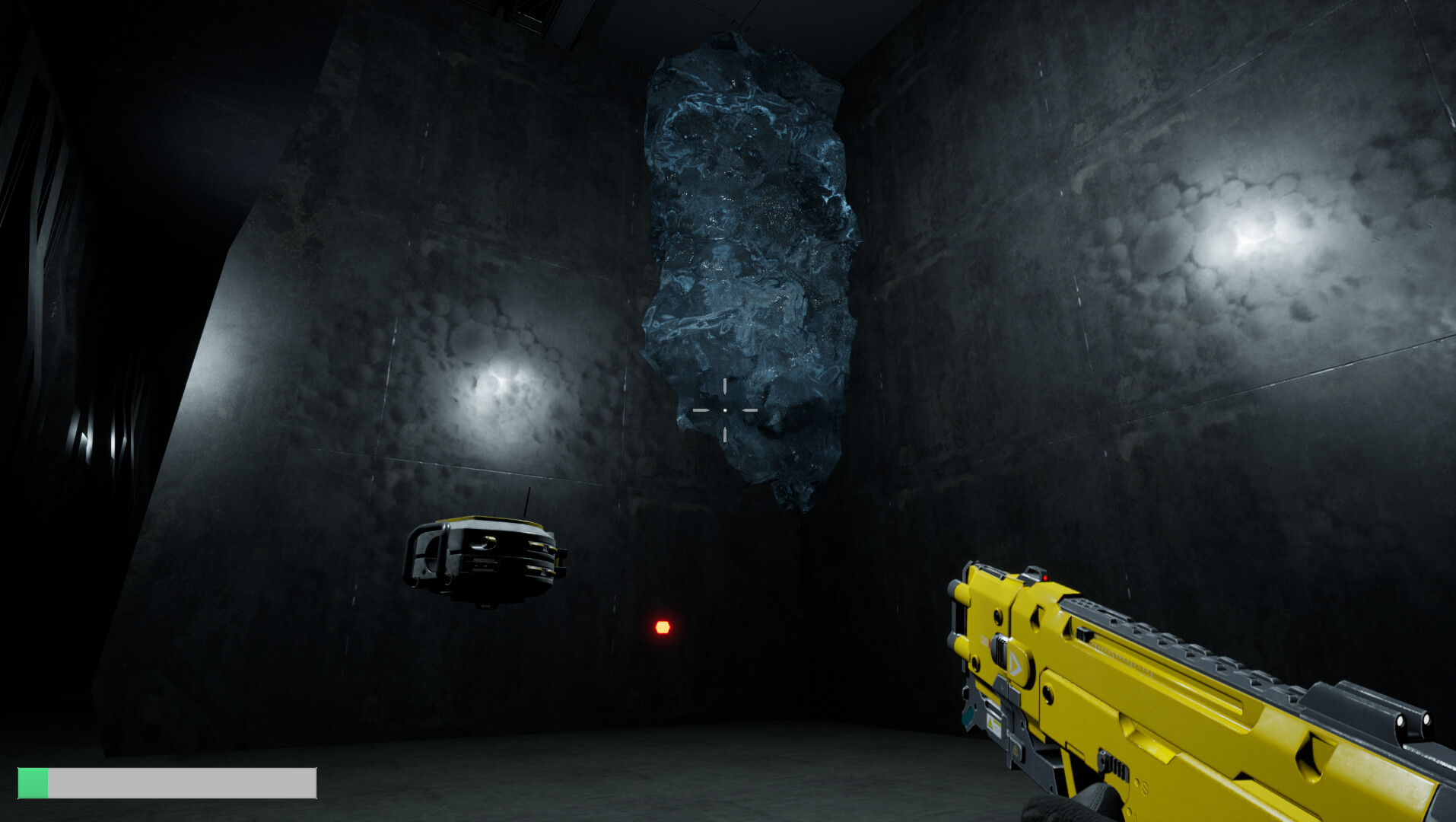The width and height of the screenshot is (1456, 822).
Task: Target the blue mineral ore deposit
Action: (x=745, y=251)
